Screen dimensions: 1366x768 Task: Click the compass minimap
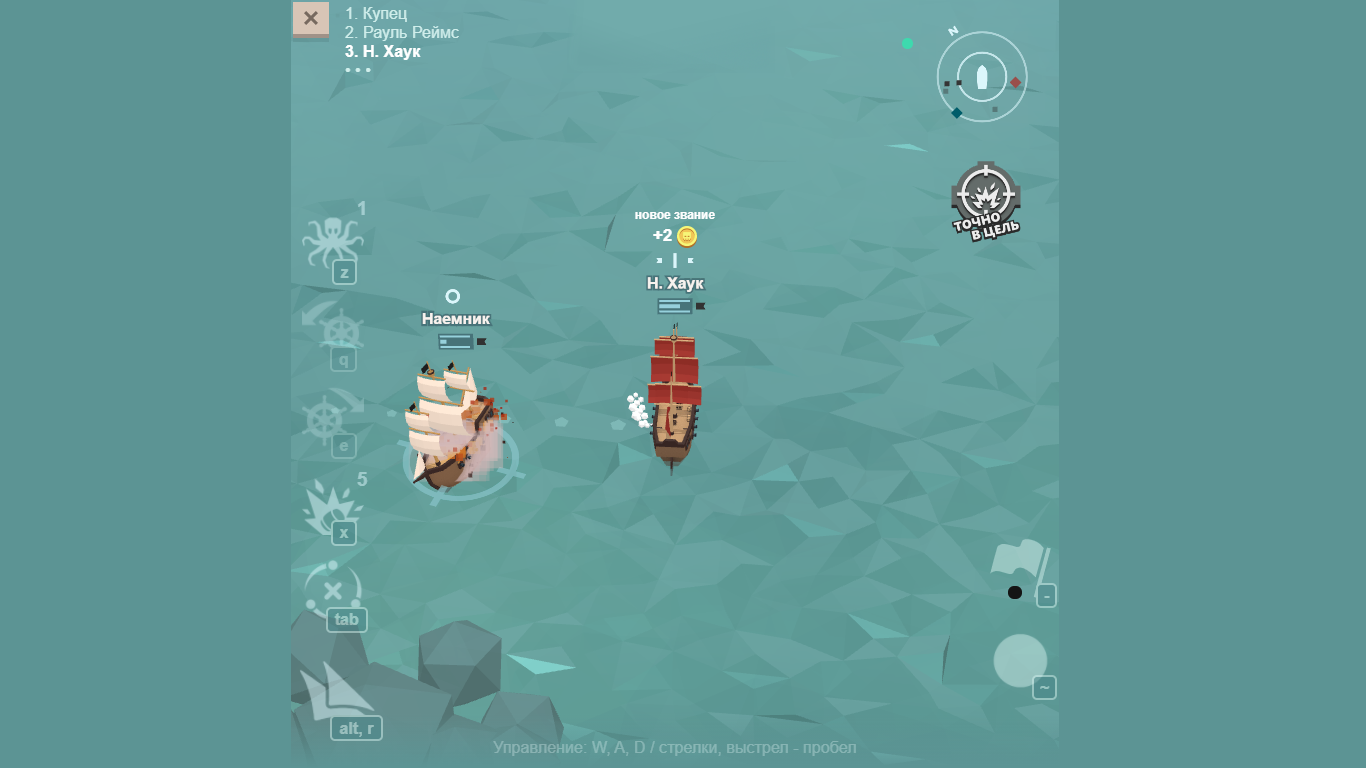(x=980, y=76)
